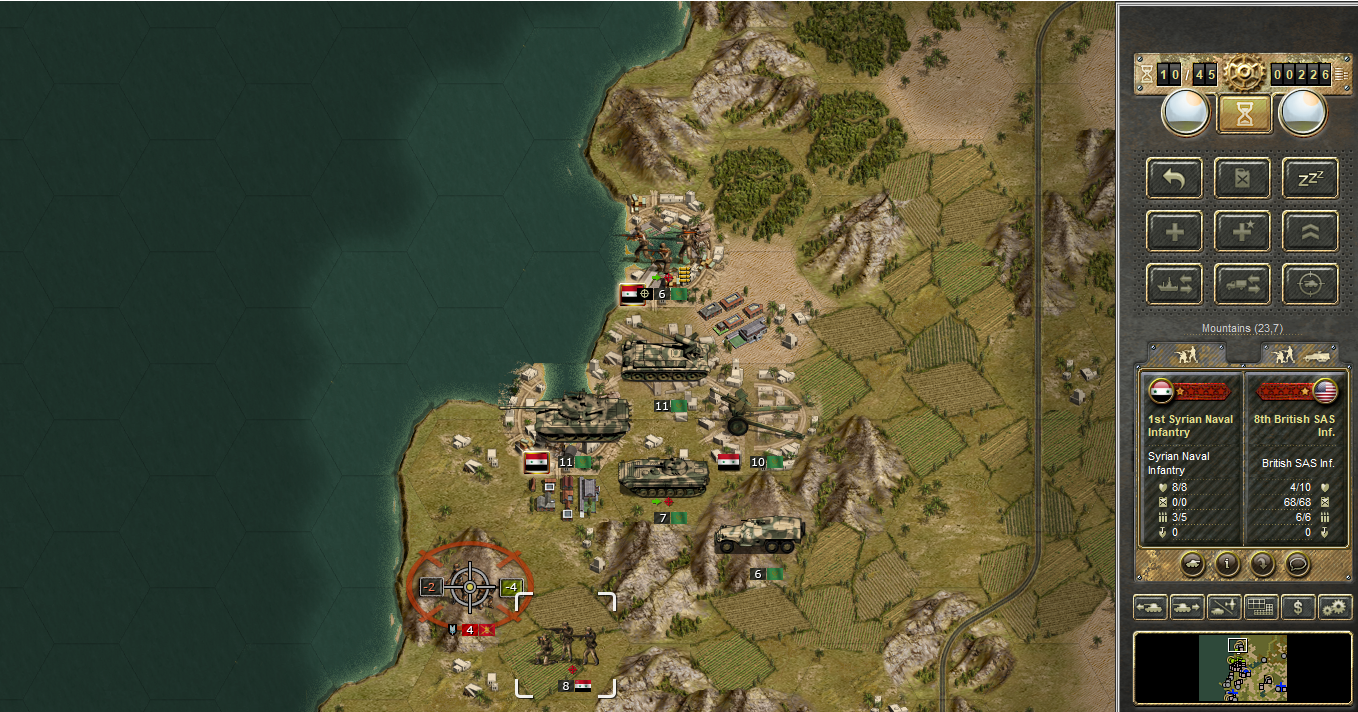Click the plain plus replacements button
This screenshot has height=712, width=1358.
1175,231
